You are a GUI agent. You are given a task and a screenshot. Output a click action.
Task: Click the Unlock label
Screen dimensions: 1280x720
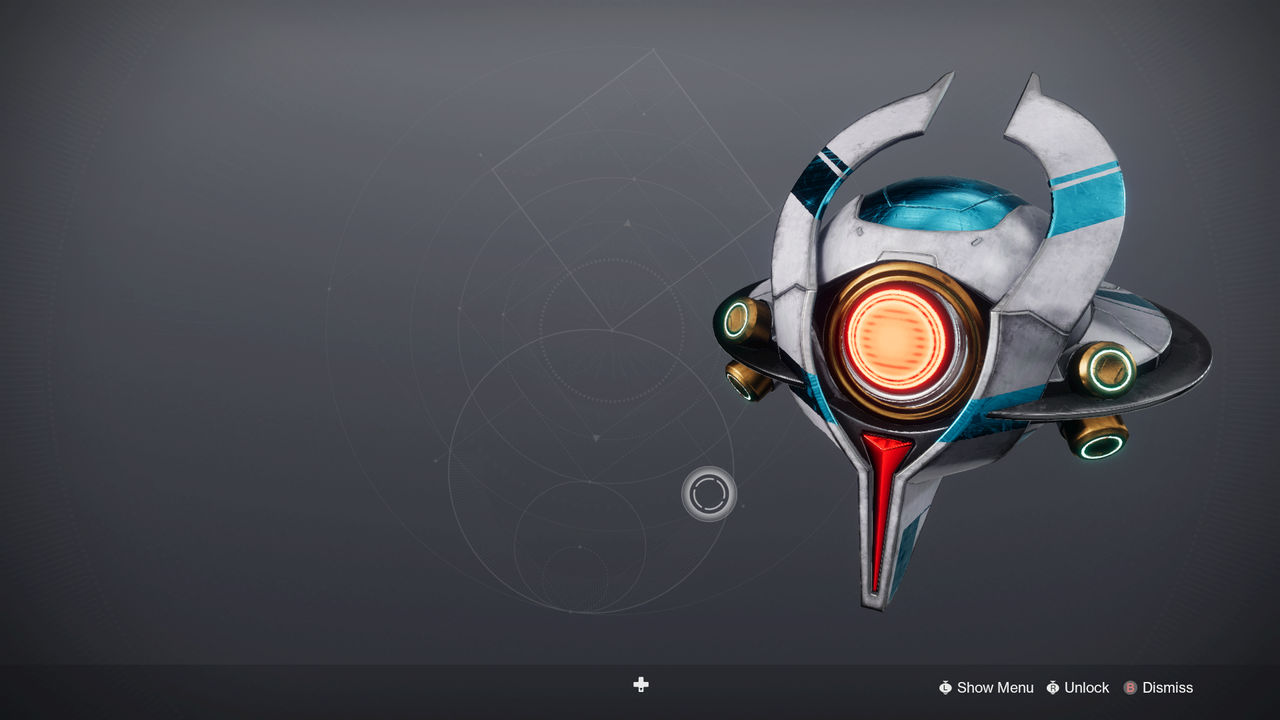click(x=1088, y=688)
